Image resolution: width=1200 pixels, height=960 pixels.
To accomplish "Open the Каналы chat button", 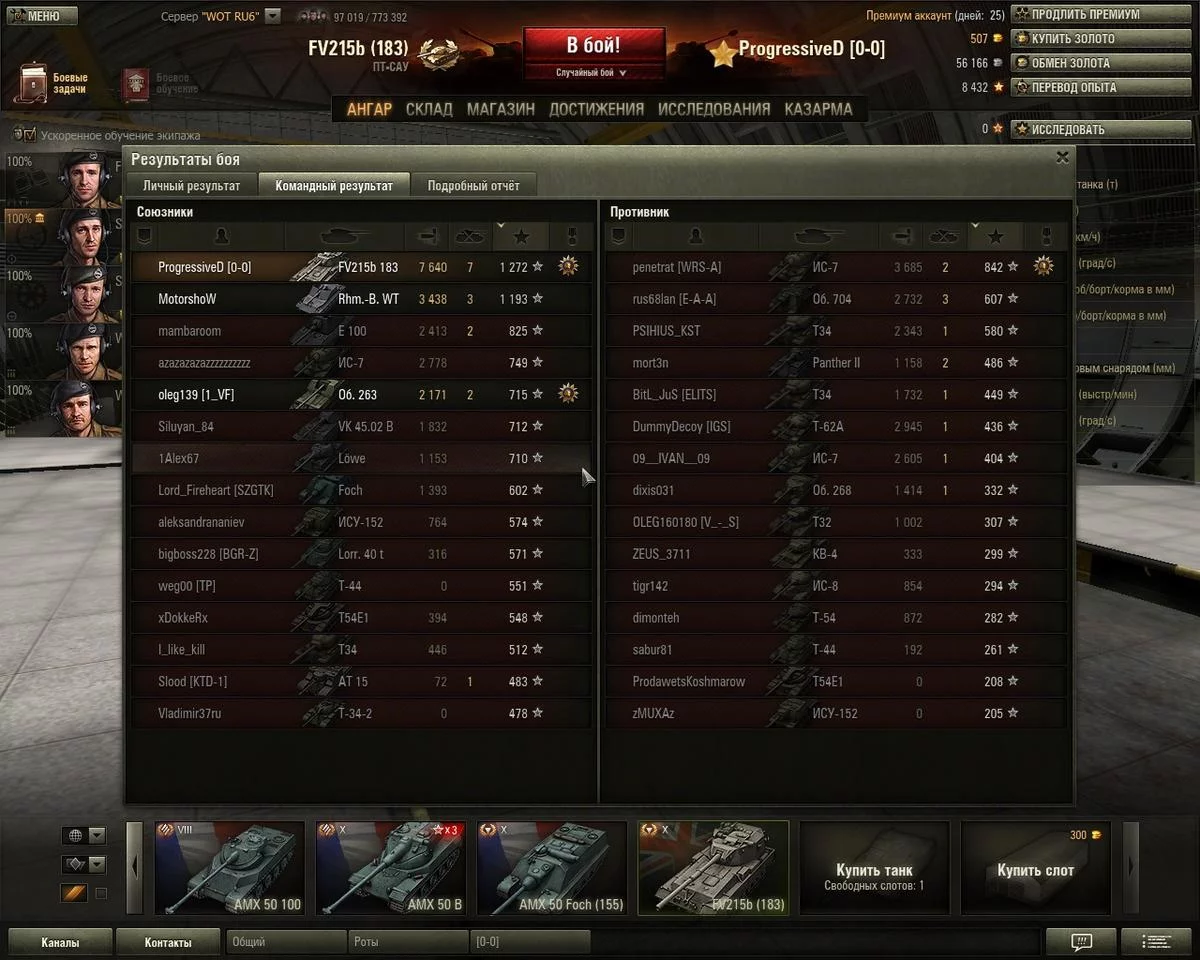I will click(x=60, y=942).
